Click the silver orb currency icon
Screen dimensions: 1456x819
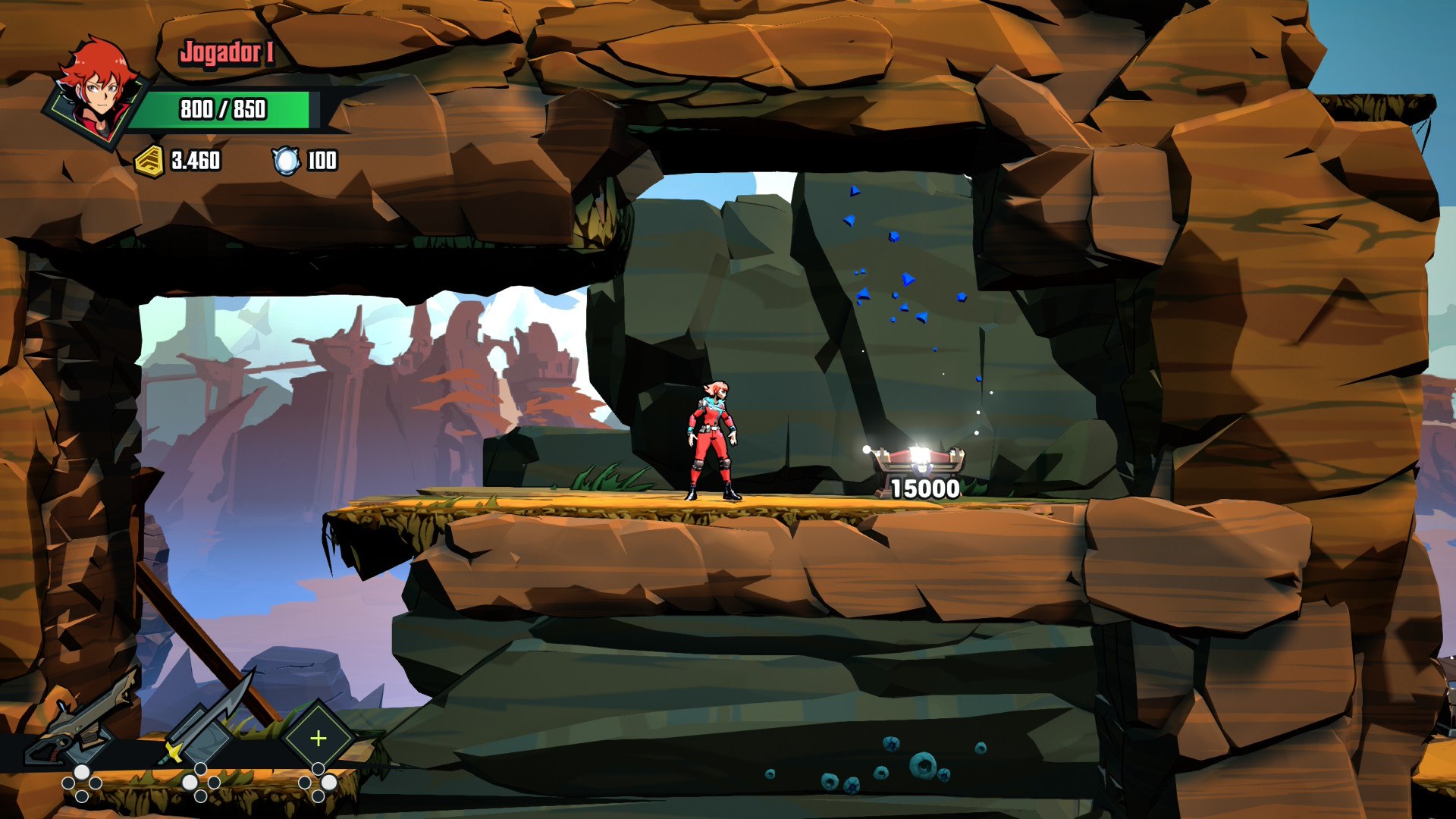286,161
